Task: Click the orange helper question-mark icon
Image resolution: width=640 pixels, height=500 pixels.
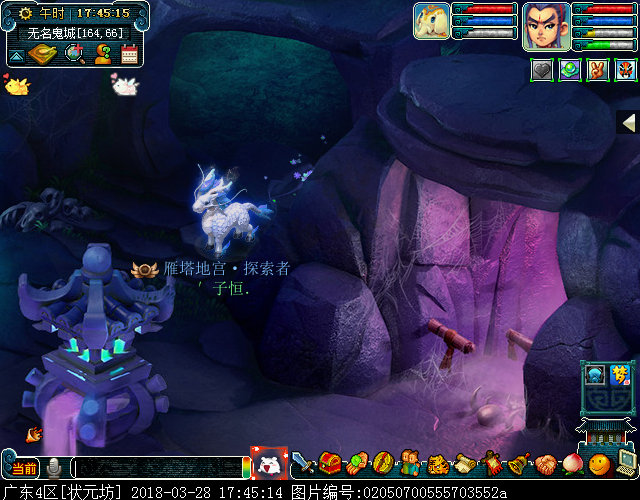Action: 102,54
